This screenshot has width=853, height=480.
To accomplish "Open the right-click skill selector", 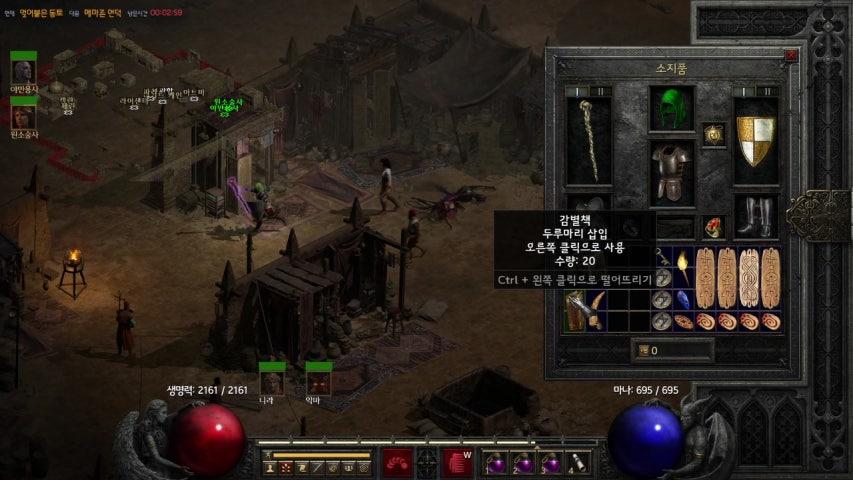I will pyautogui.click(x=457, y=463).
